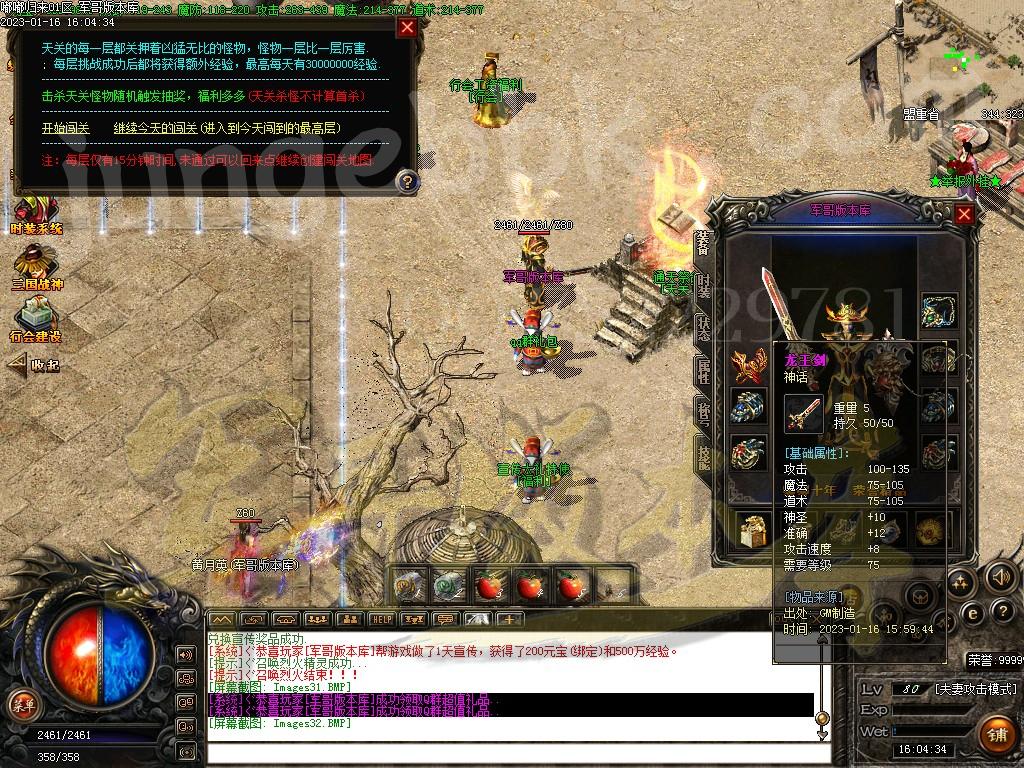The width and height of the screenshot is (1024, 768).
Task: Open the question mark help in dialog
Action: coord(407,181)
